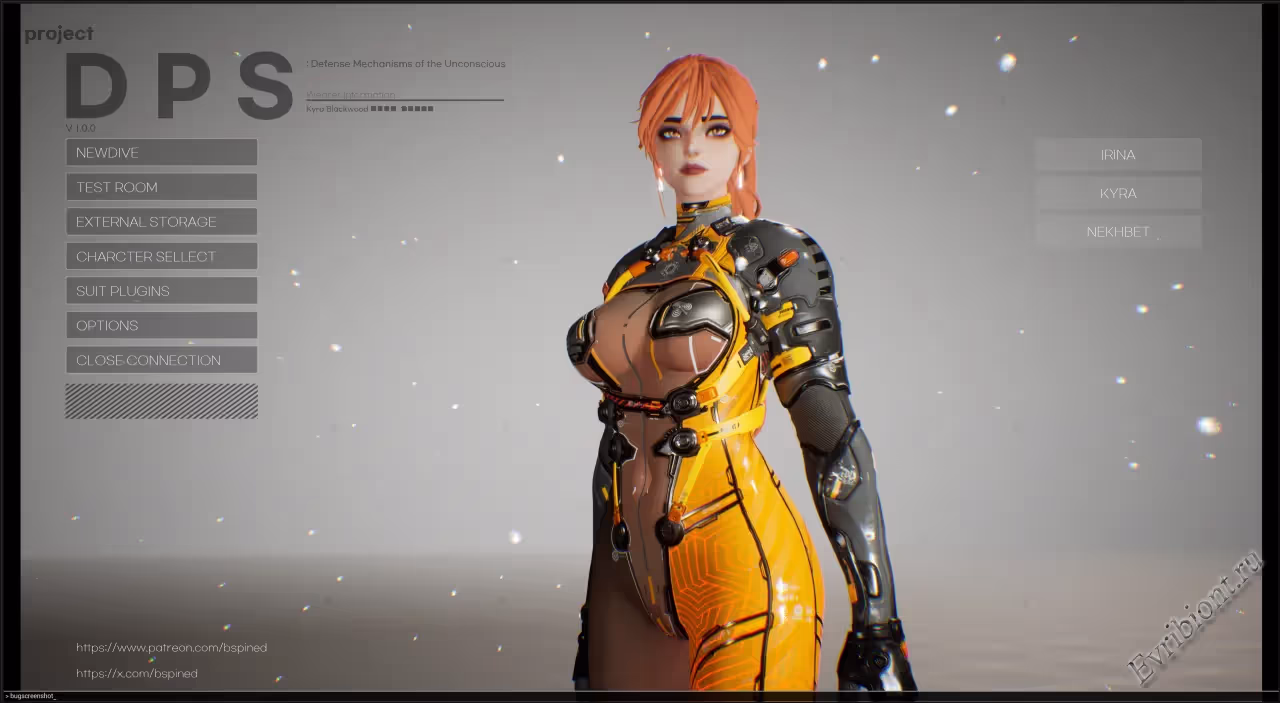Open External Storage menu
1280x703 pixels.
click(x=161, y=222)
